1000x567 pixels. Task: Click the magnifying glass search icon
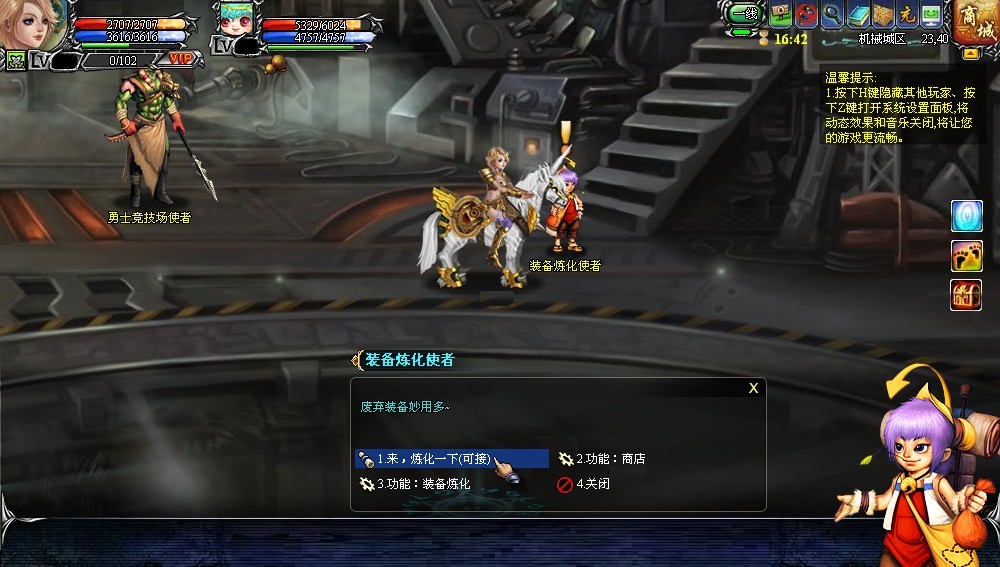[x=833, y=15]
